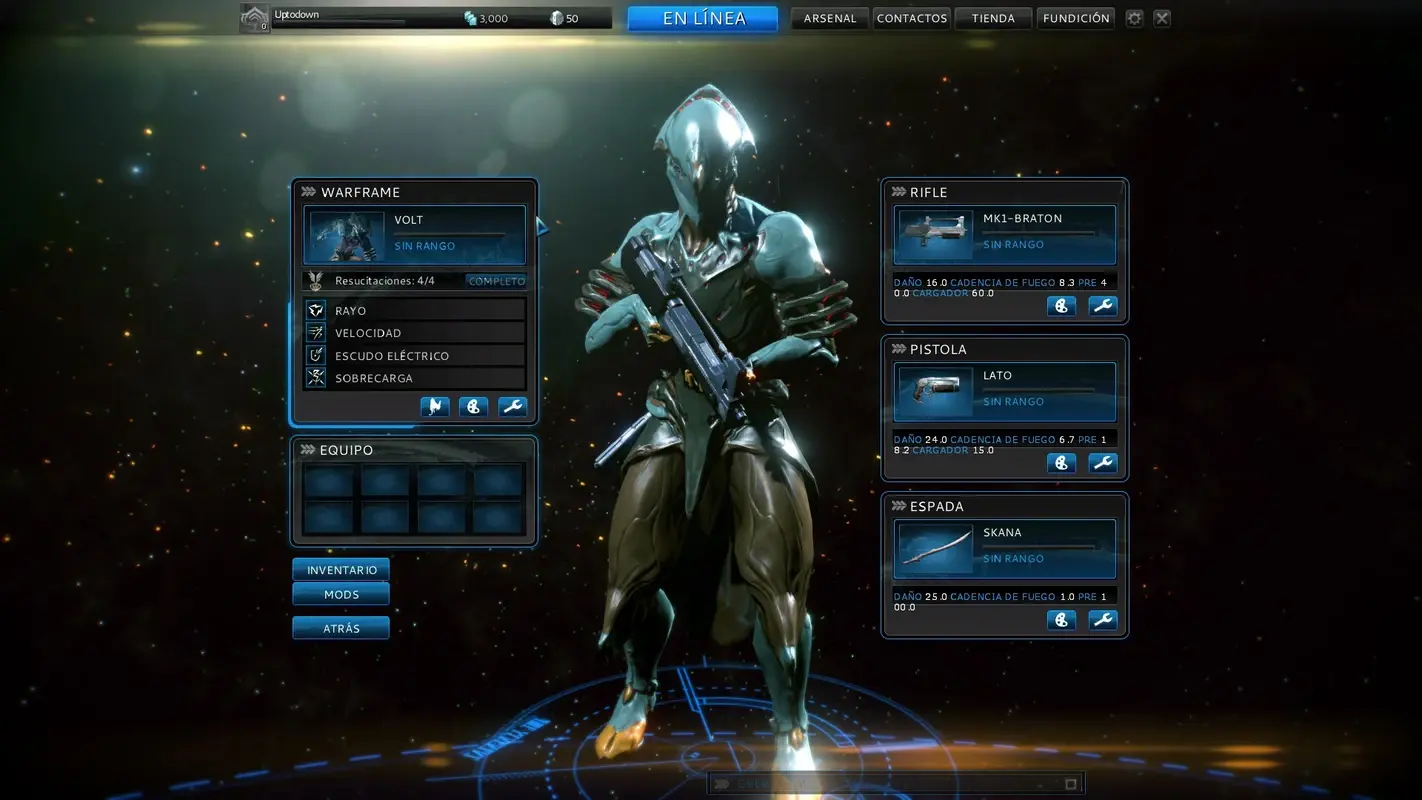This screenshot has height=800, width=1422.
Task: Open the FUNDICIÓN menu
Action: pos(1076,17)
